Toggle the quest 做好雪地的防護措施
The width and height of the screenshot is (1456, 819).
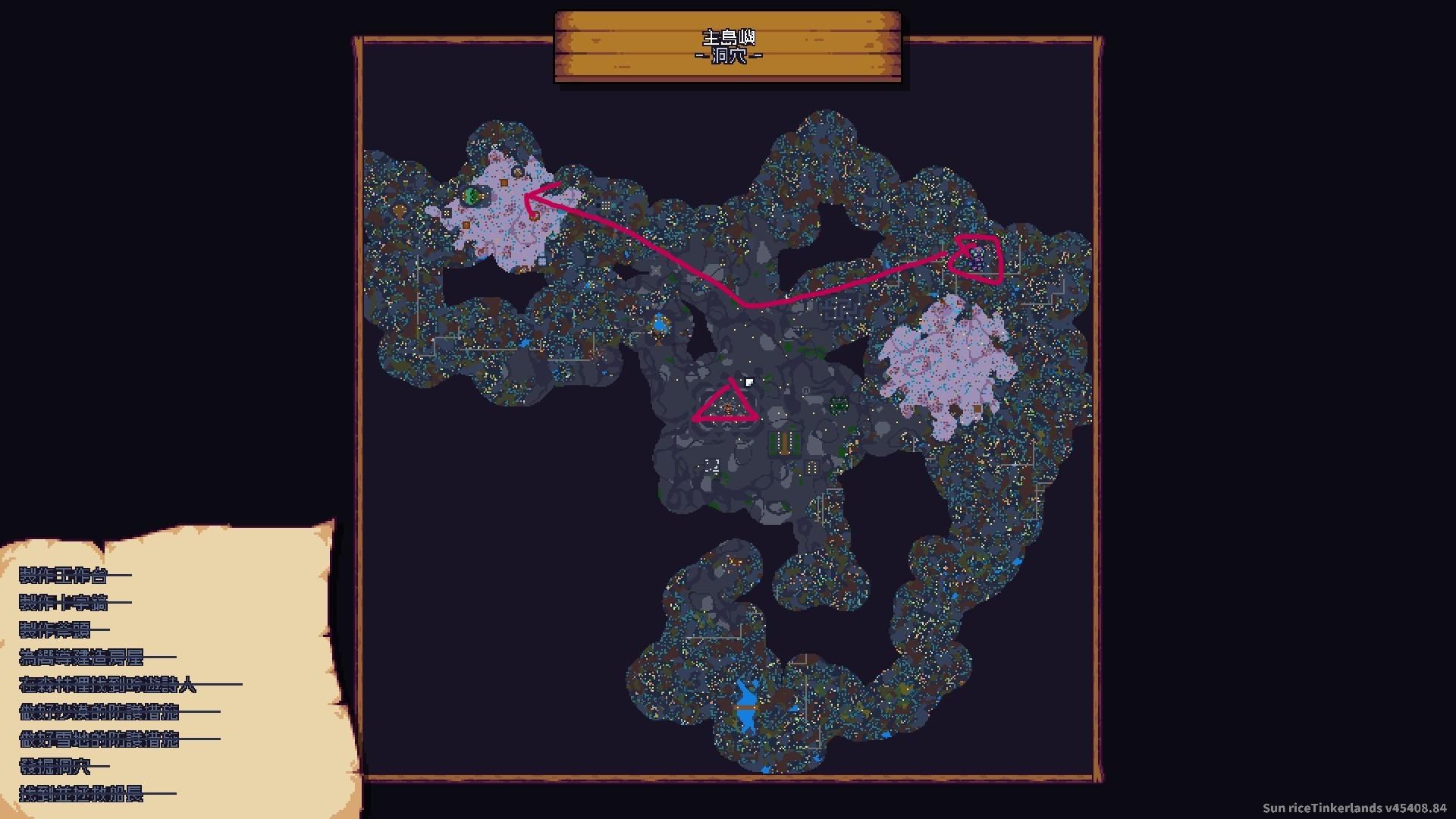point(99,739)
